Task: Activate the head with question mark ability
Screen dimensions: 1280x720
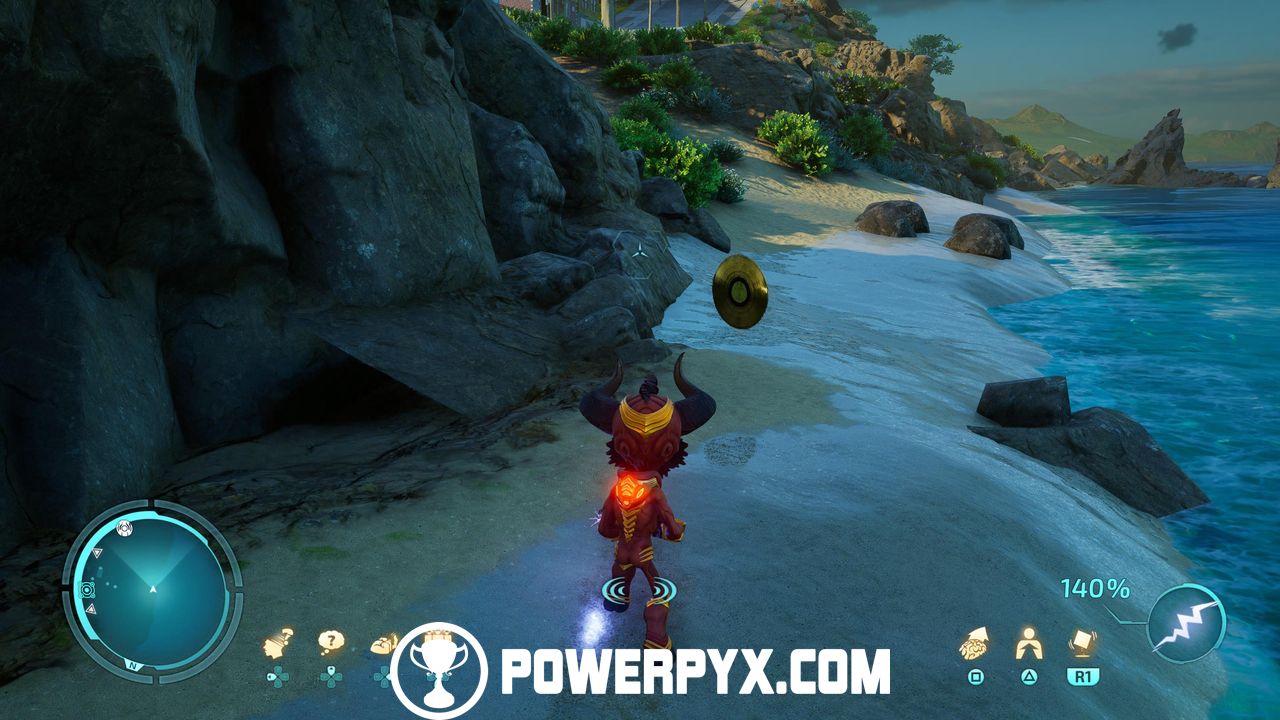Action: tap(278, 643)
